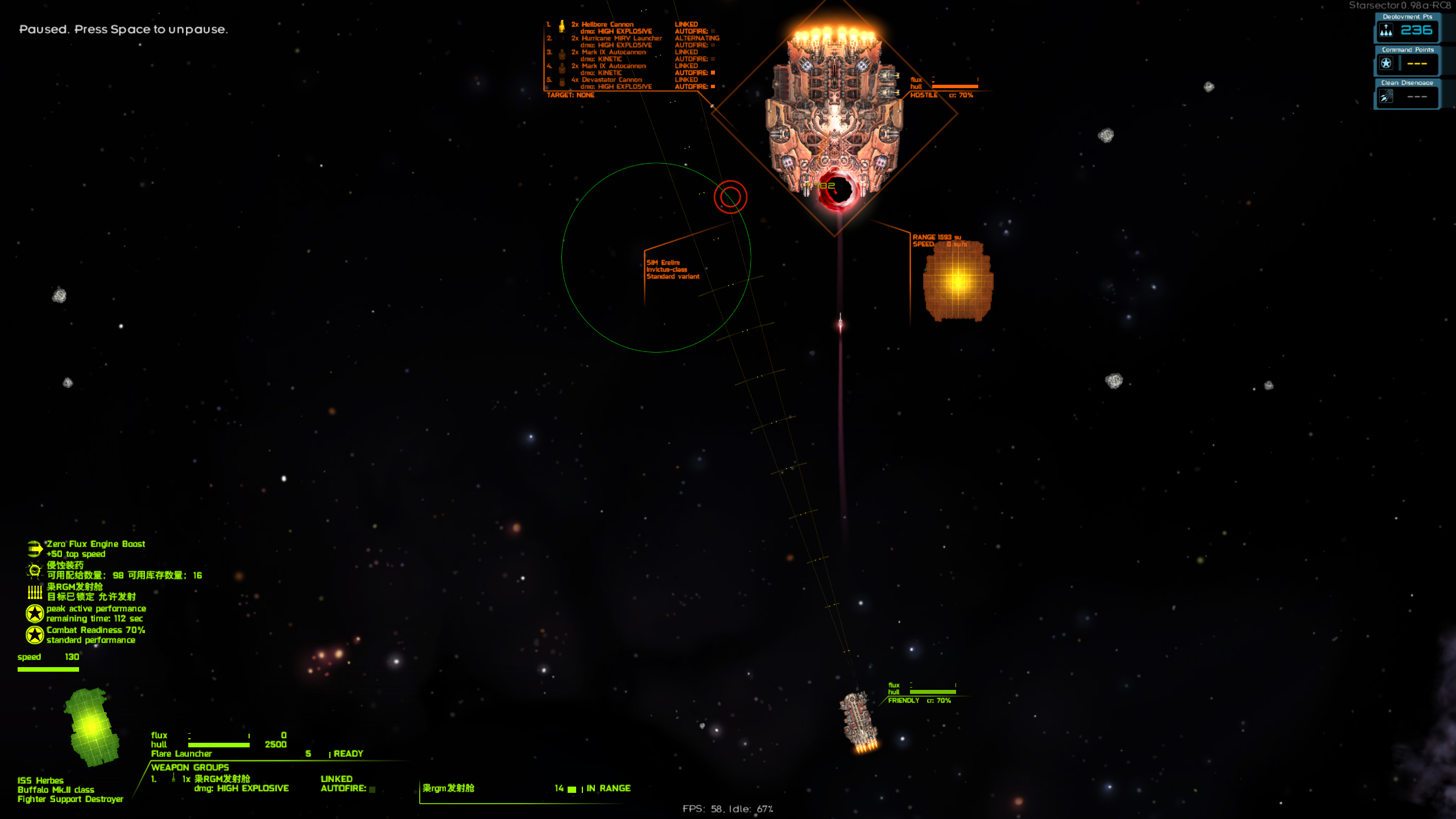Select the Command Points star icon
The image size is (1456, 819).
(x=1386, y=64)
